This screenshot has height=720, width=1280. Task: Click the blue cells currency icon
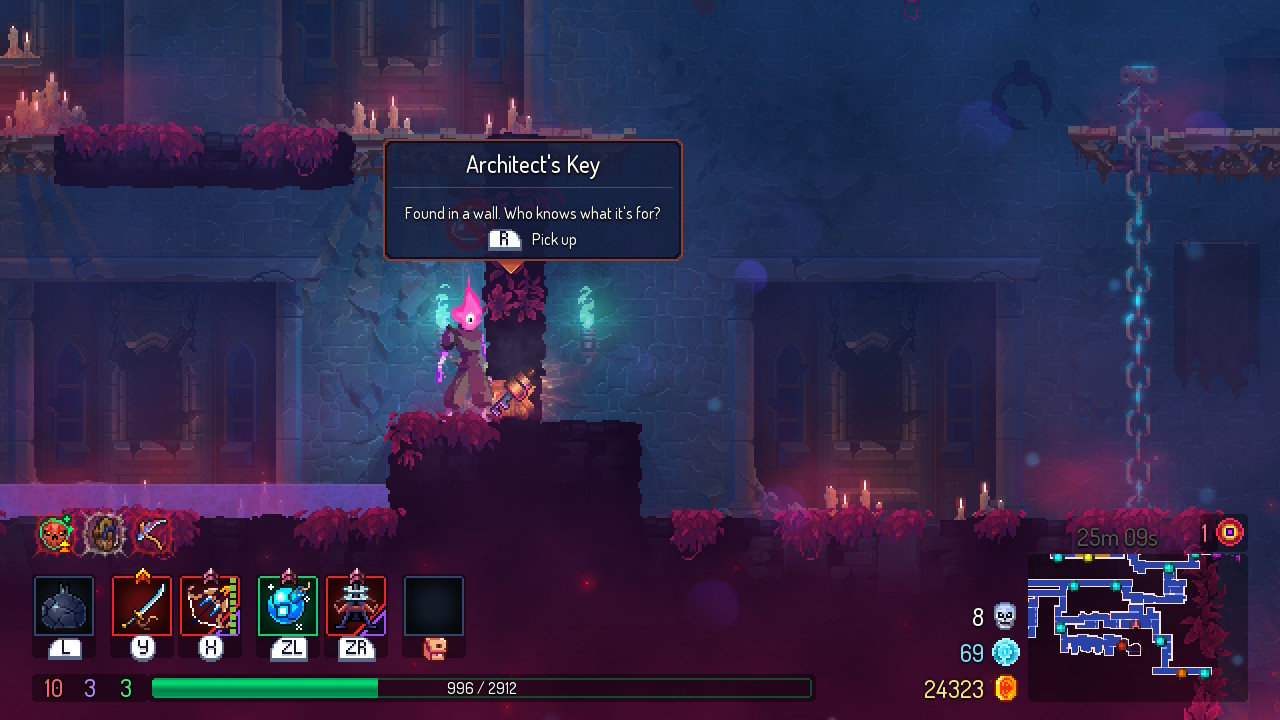tap(1005, 653)
